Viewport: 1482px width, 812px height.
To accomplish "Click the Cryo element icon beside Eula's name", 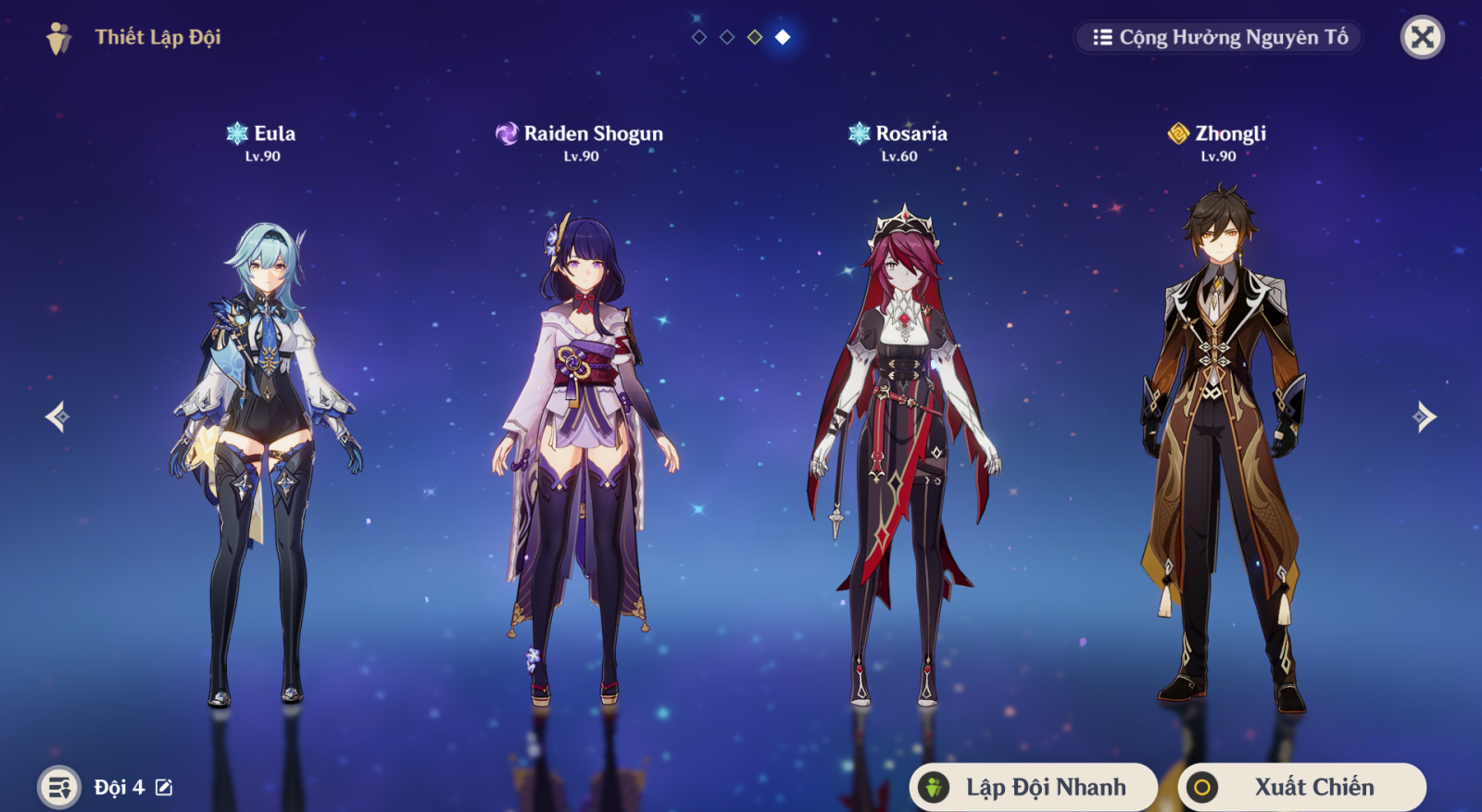I will (238, 133).
